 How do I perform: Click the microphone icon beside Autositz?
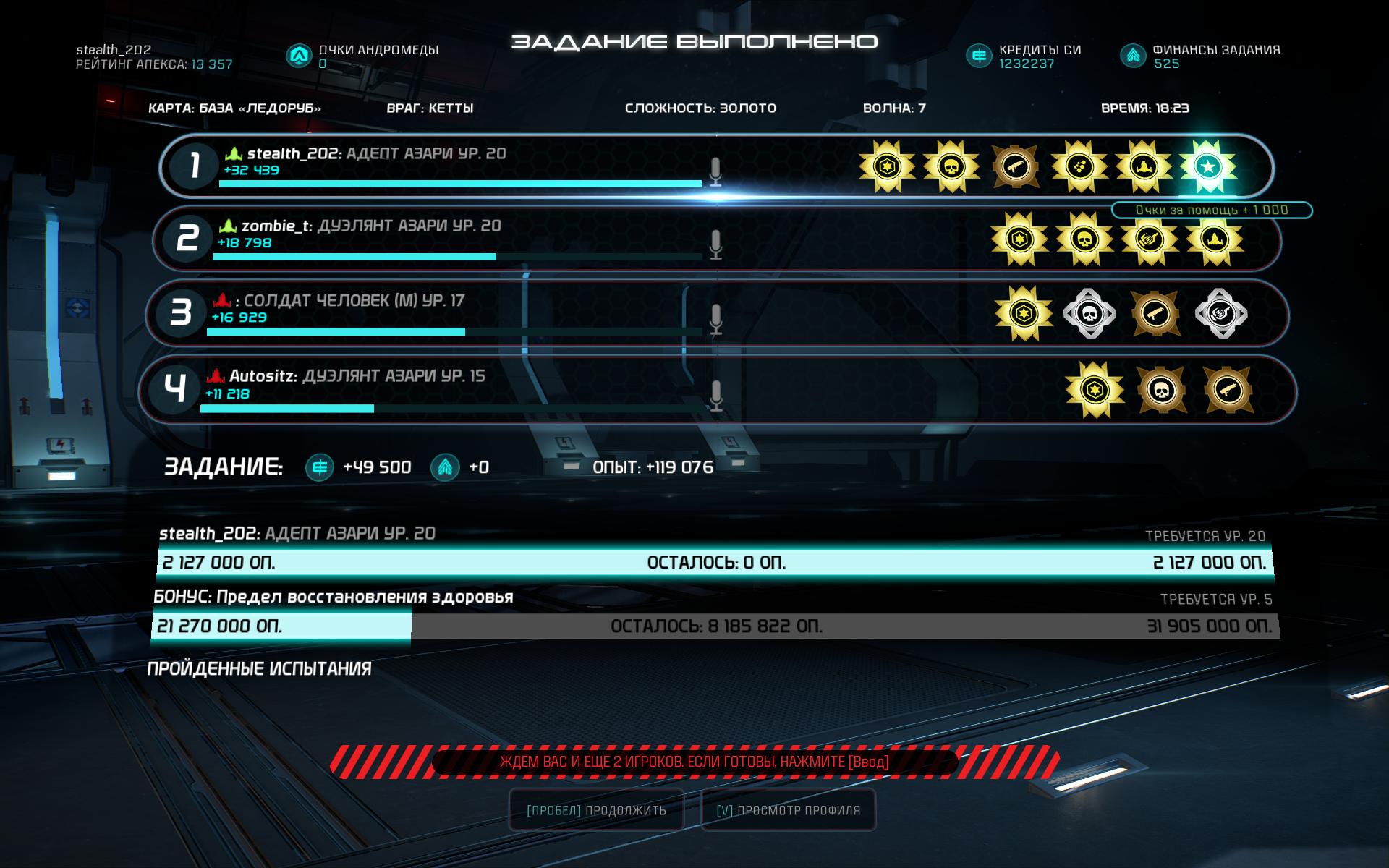coord(715,395)
